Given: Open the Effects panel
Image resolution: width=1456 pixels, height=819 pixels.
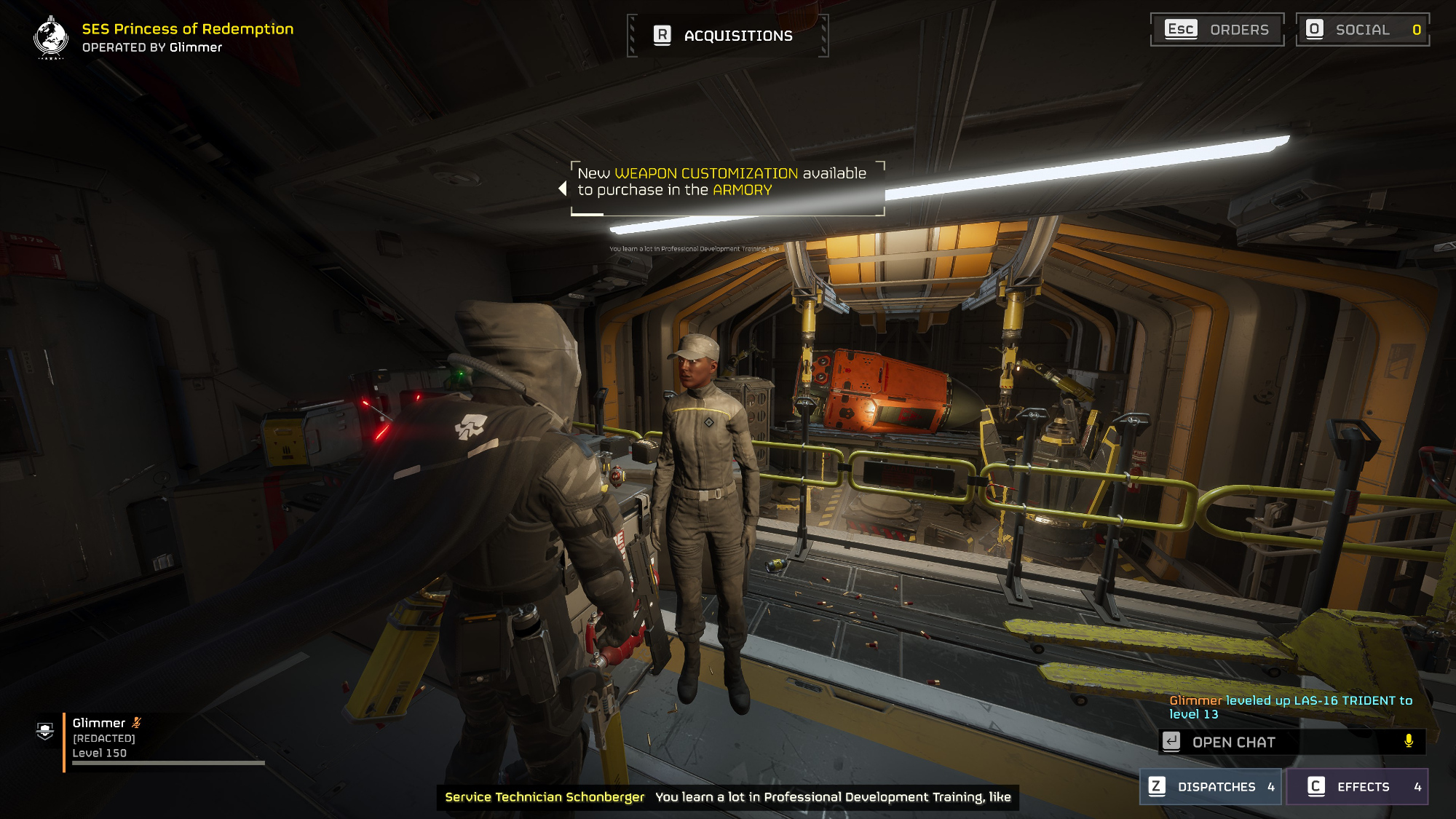Looking at the screenshot, I should [x=1357, y=787].
